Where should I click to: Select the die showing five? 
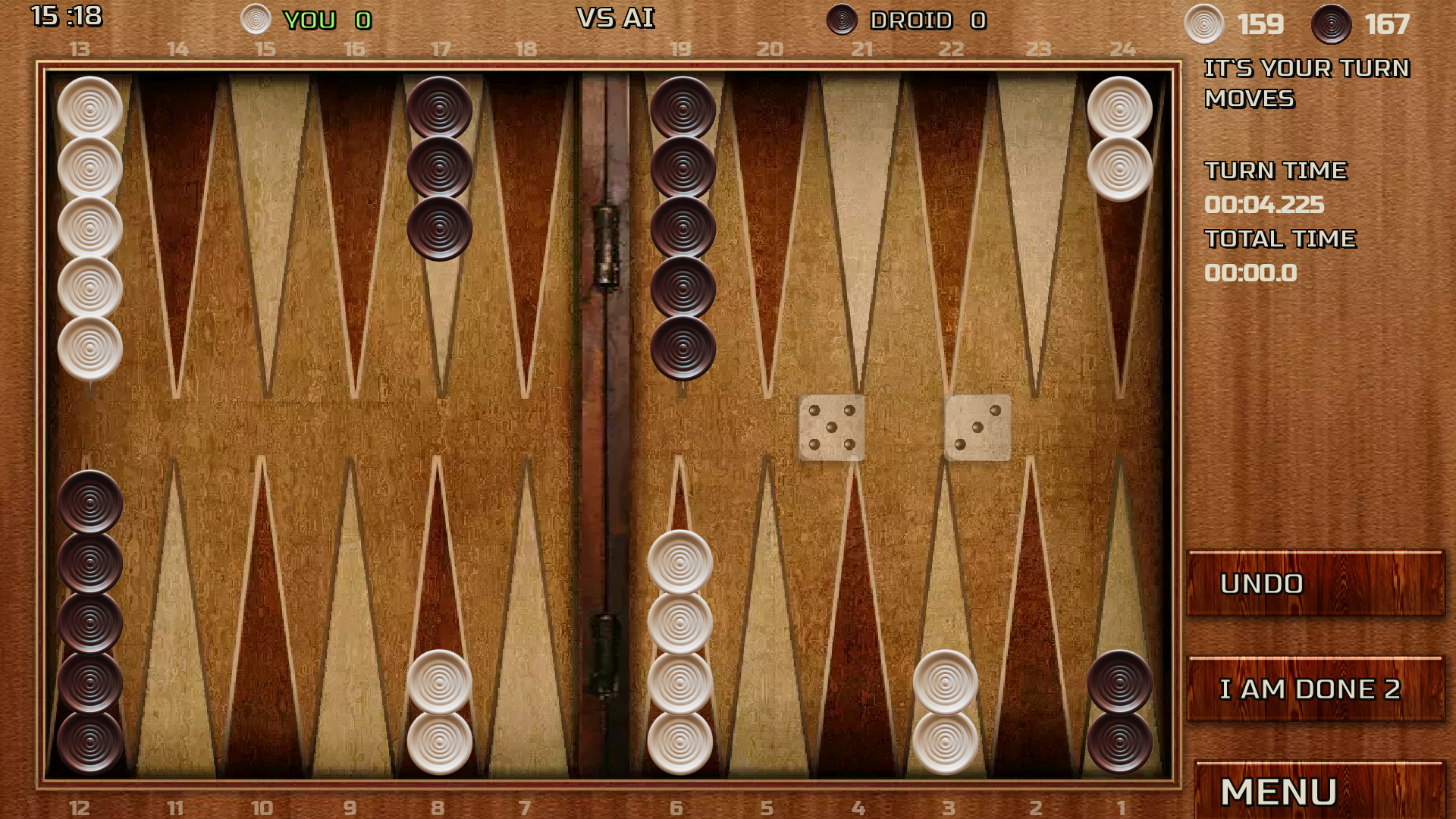point(832,428)
